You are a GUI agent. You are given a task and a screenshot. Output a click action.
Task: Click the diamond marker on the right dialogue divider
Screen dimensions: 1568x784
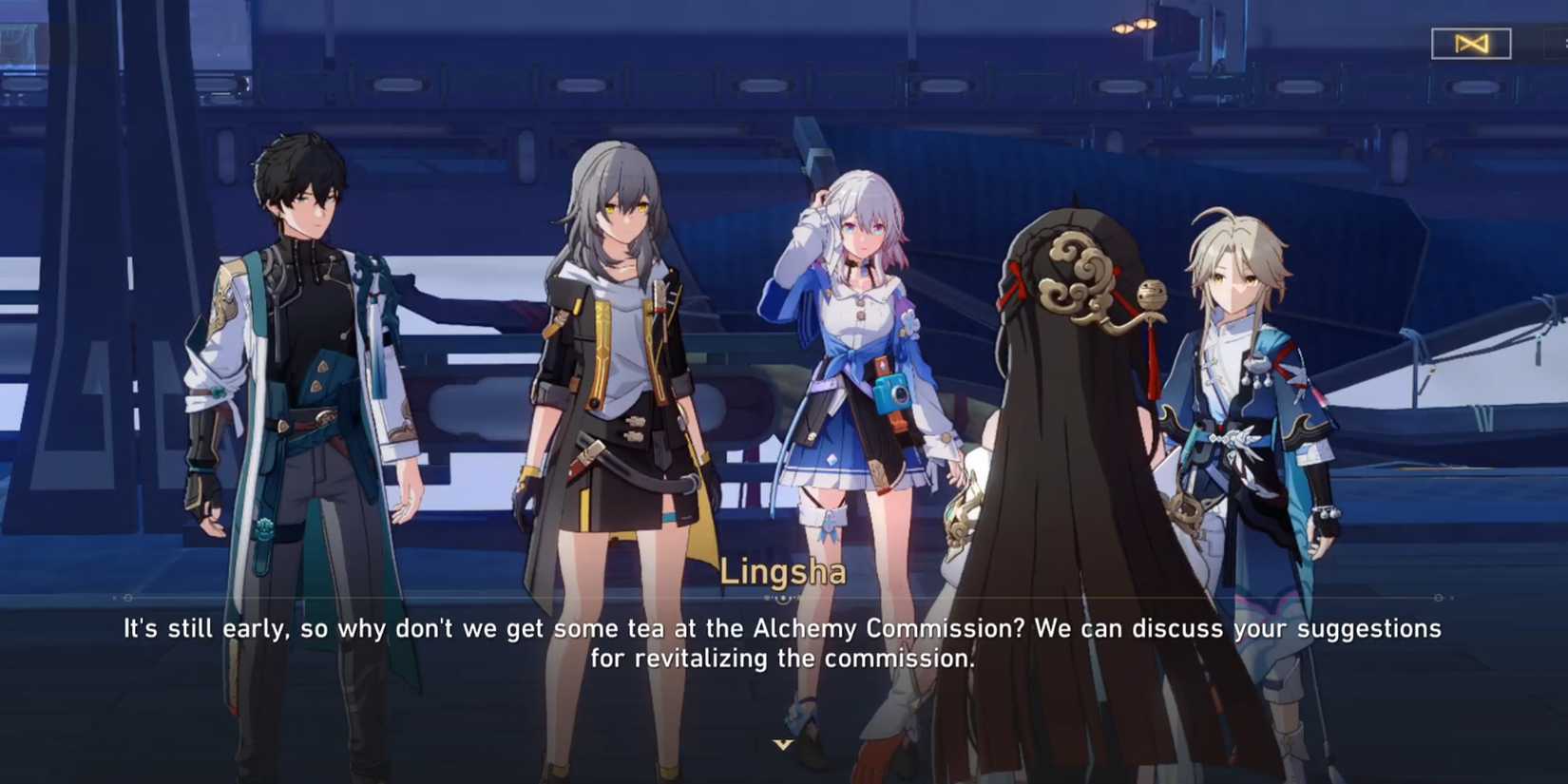point(1438,598)
